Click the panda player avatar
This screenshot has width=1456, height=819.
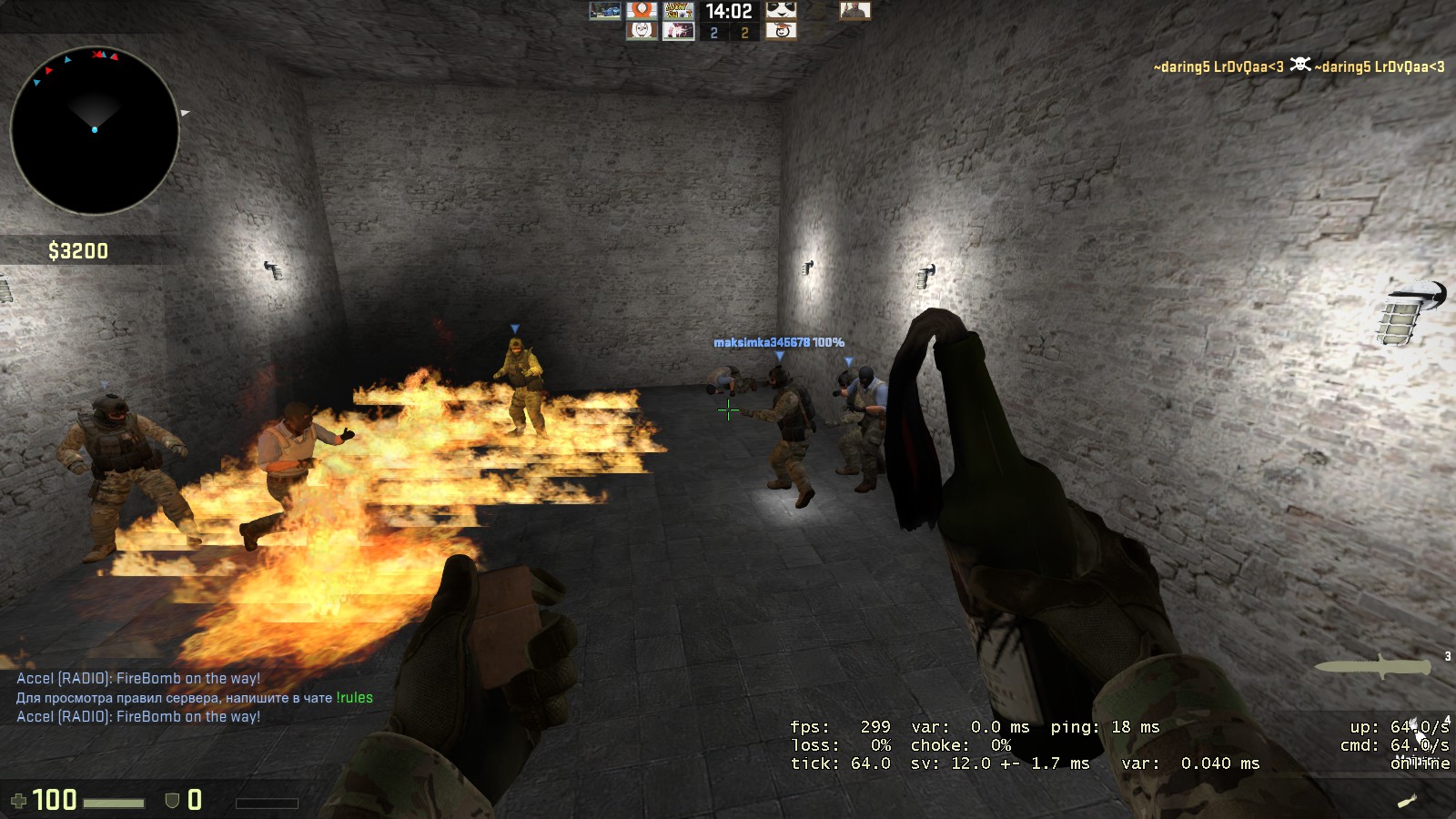[x=781, y=11]
